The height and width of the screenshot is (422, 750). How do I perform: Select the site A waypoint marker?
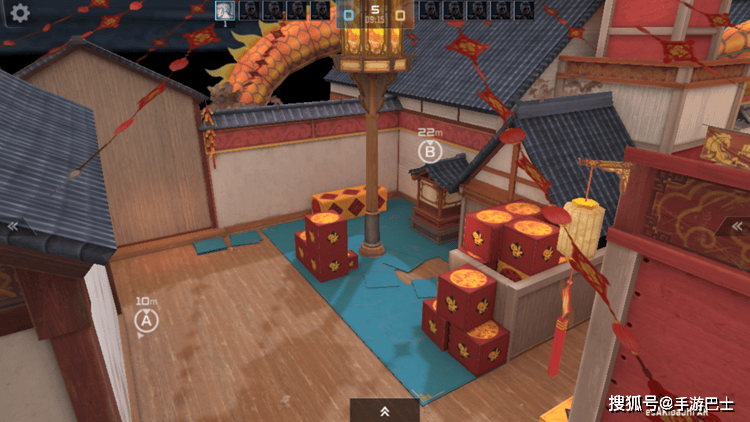click(x=146, y=320)
